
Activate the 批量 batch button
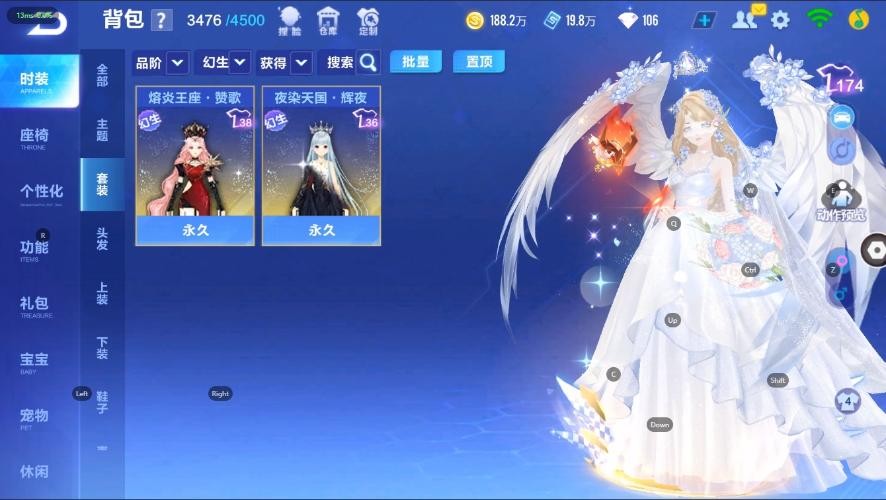(x=416, y=61)
